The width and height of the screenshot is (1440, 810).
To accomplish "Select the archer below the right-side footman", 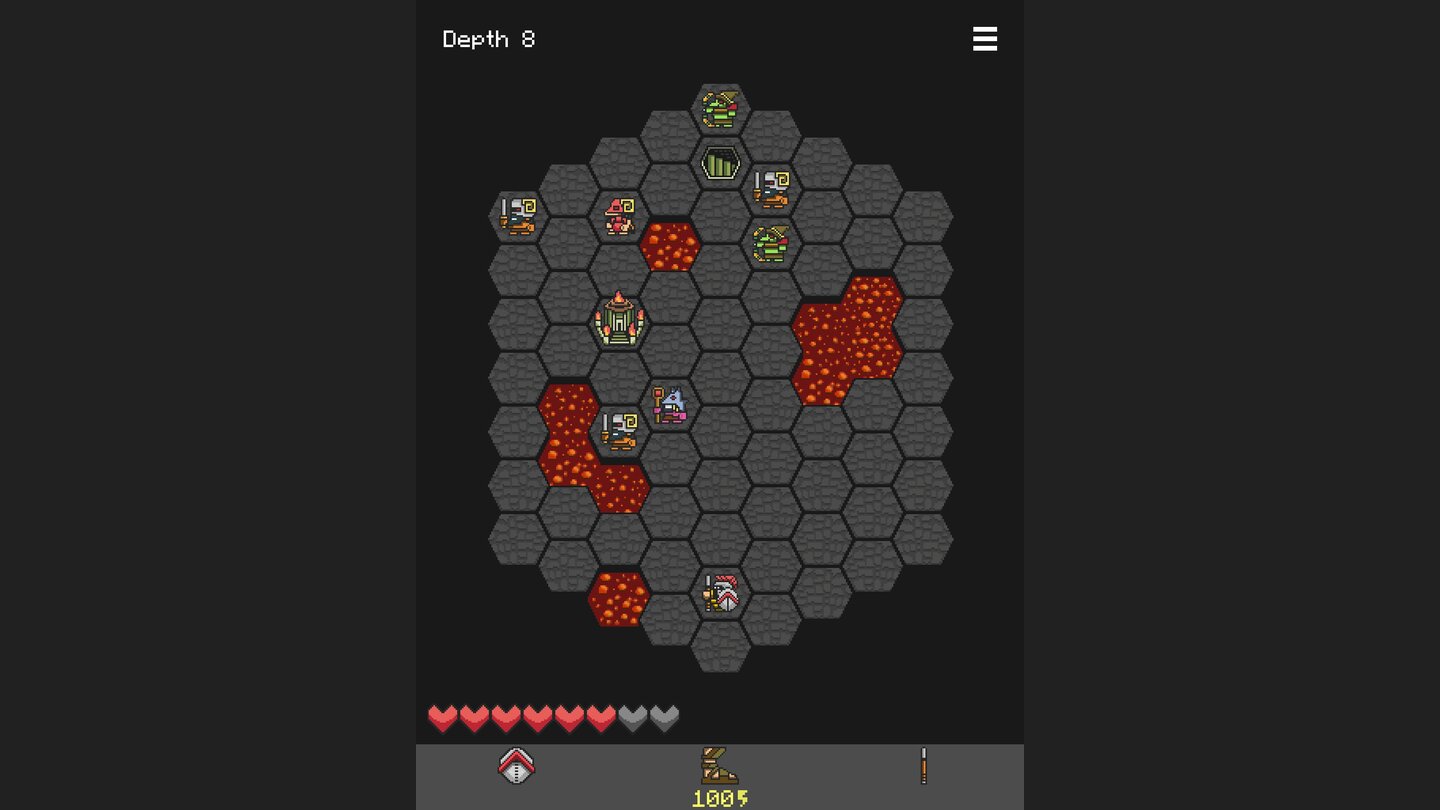I will [771, 241].
